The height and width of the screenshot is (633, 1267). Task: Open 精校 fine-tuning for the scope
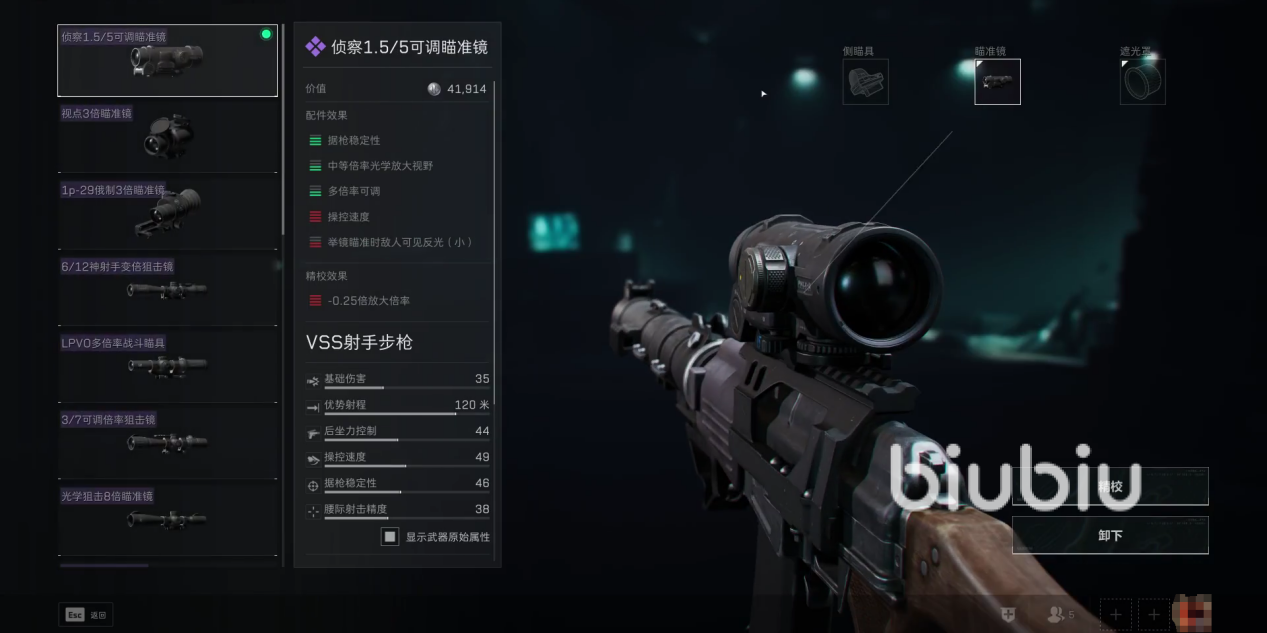1110,487
